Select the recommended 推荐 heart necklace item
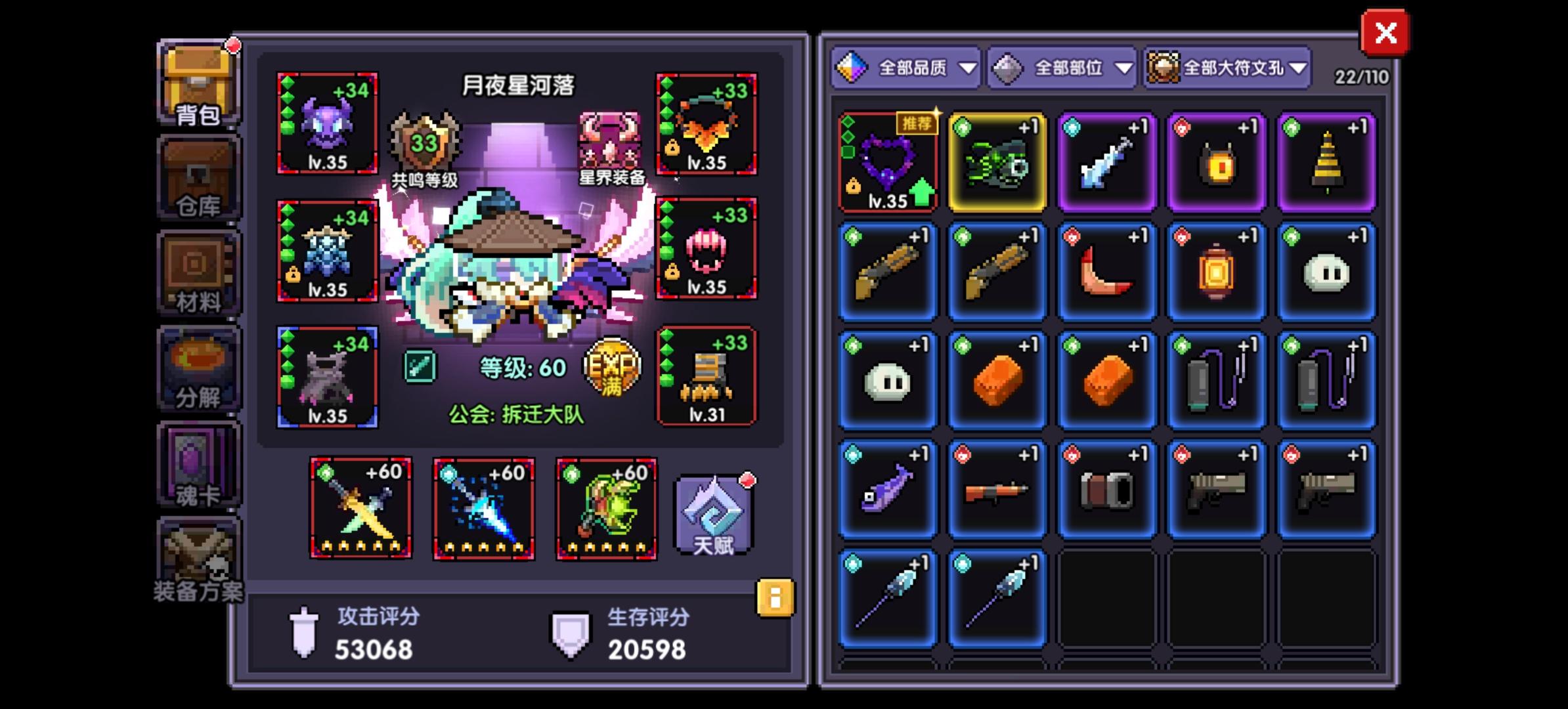The image size is (1568, 709). click(888, 161)
